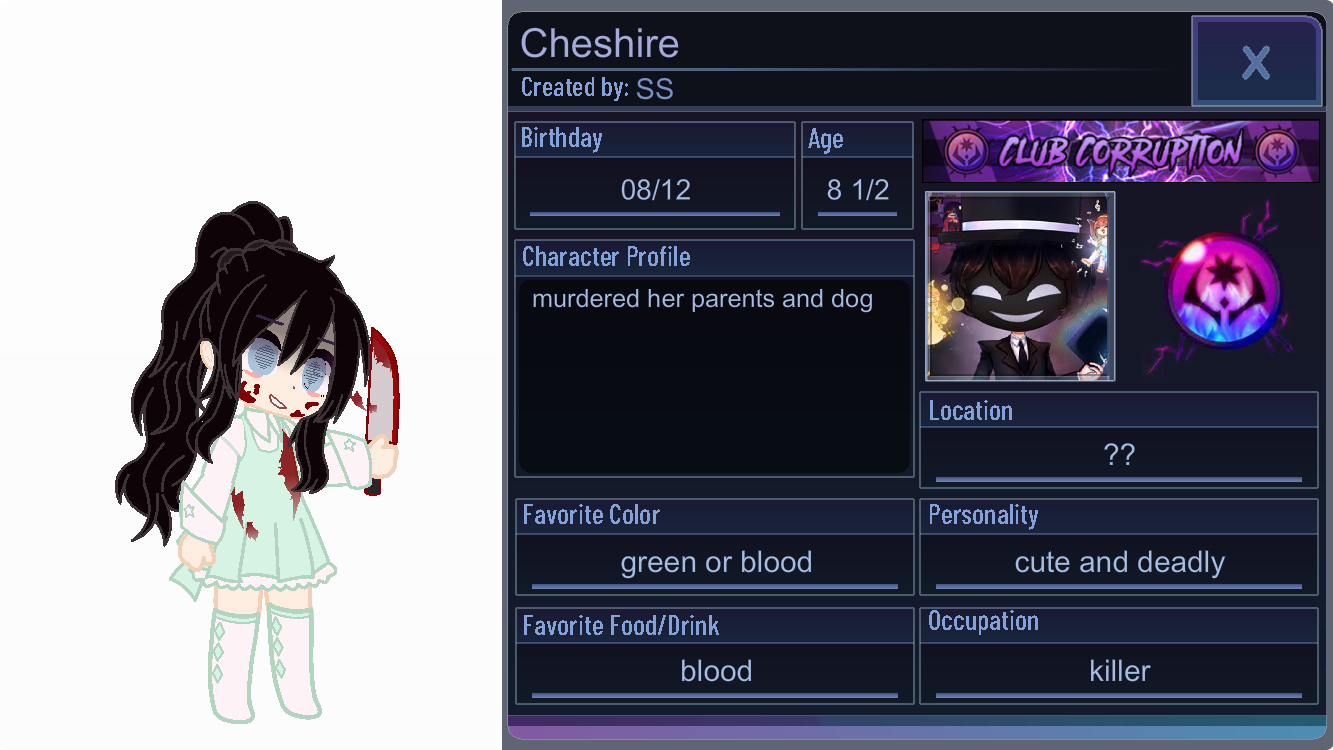
Task: Edit the Birthday field showing 08/12
Action: (655, 190)
